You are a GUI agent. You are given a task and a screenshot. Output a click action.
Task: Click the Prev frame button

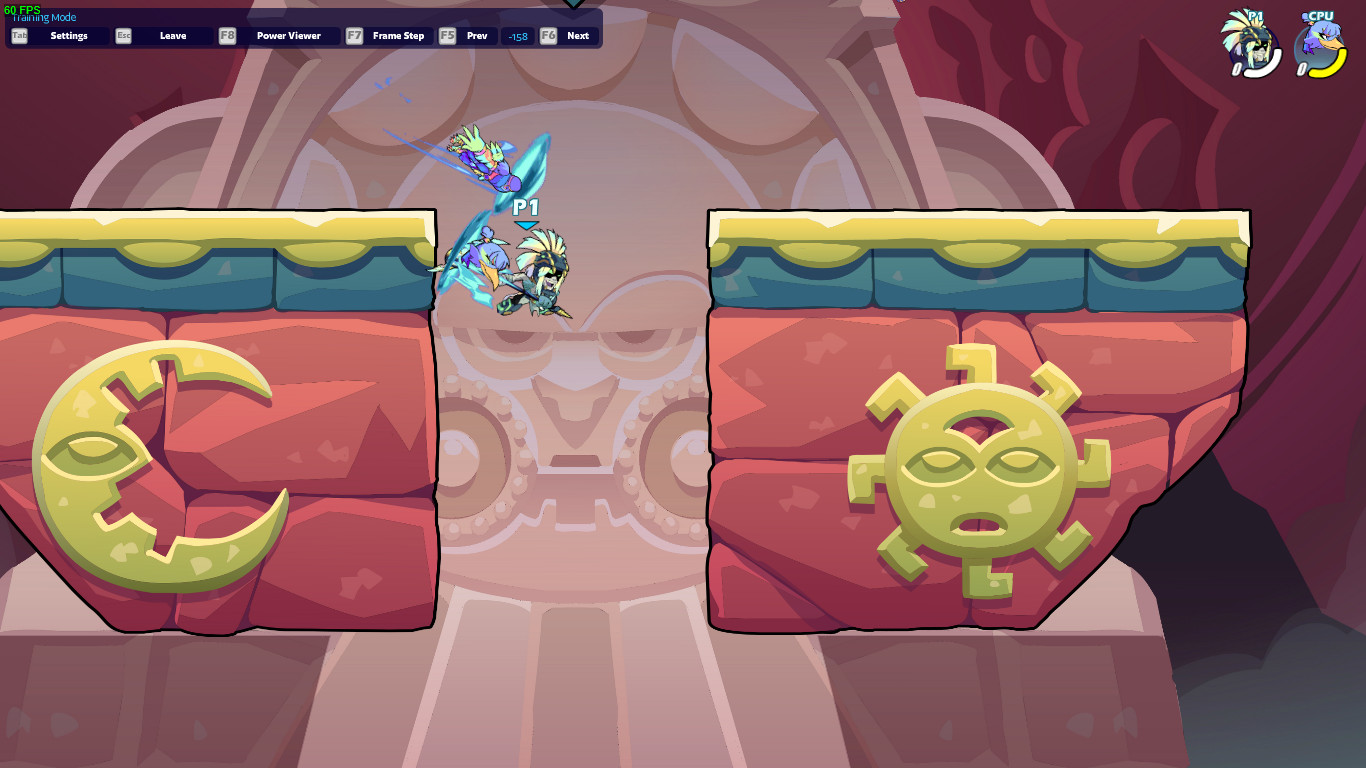pyautogui.click(x=476, y=35)
